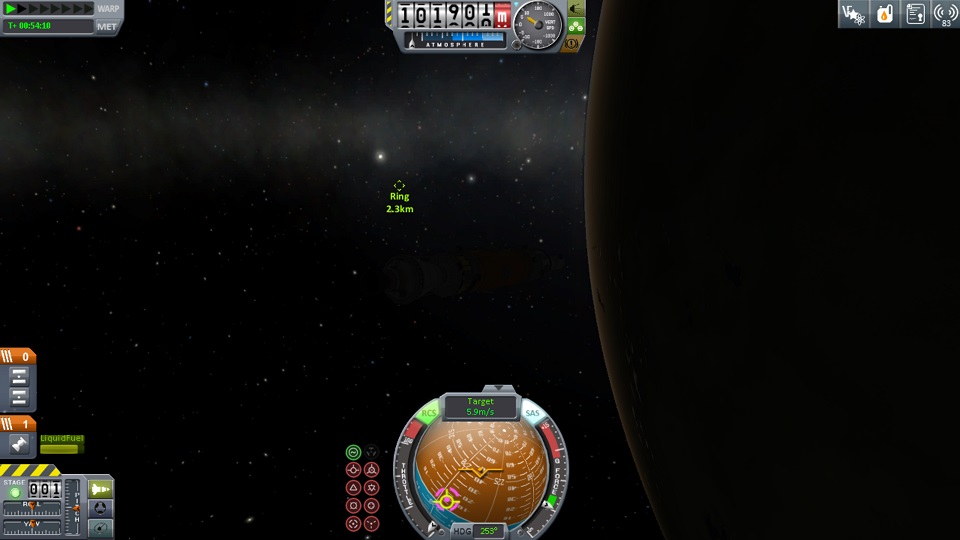Point SAS toward the target
The height and width of the screenshot is (540, 960).
pos(353,524)
